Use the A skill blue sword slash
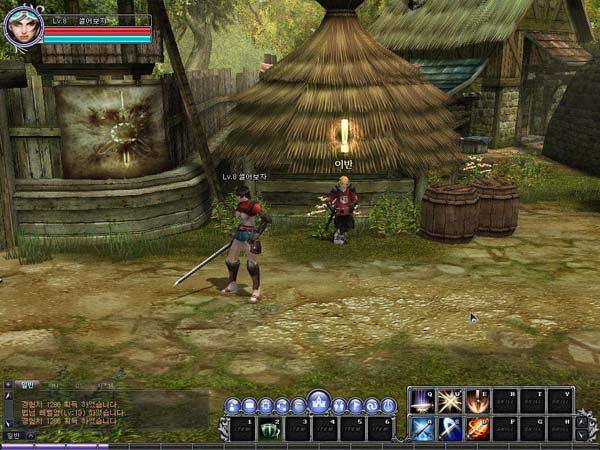 click(422, 429)
